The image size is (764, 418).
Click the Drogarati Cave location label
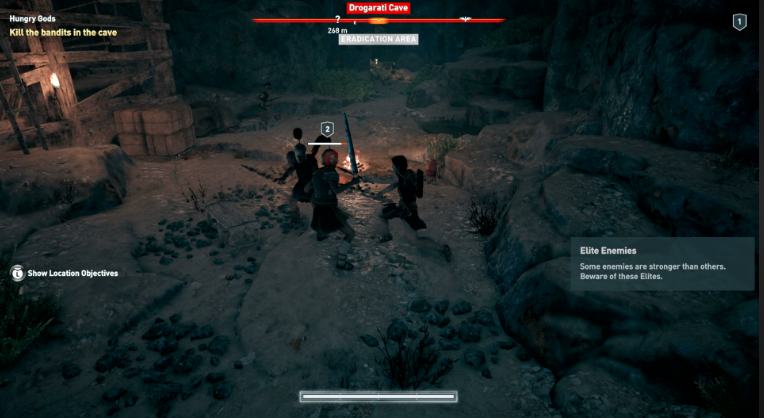tap(379, 8)
